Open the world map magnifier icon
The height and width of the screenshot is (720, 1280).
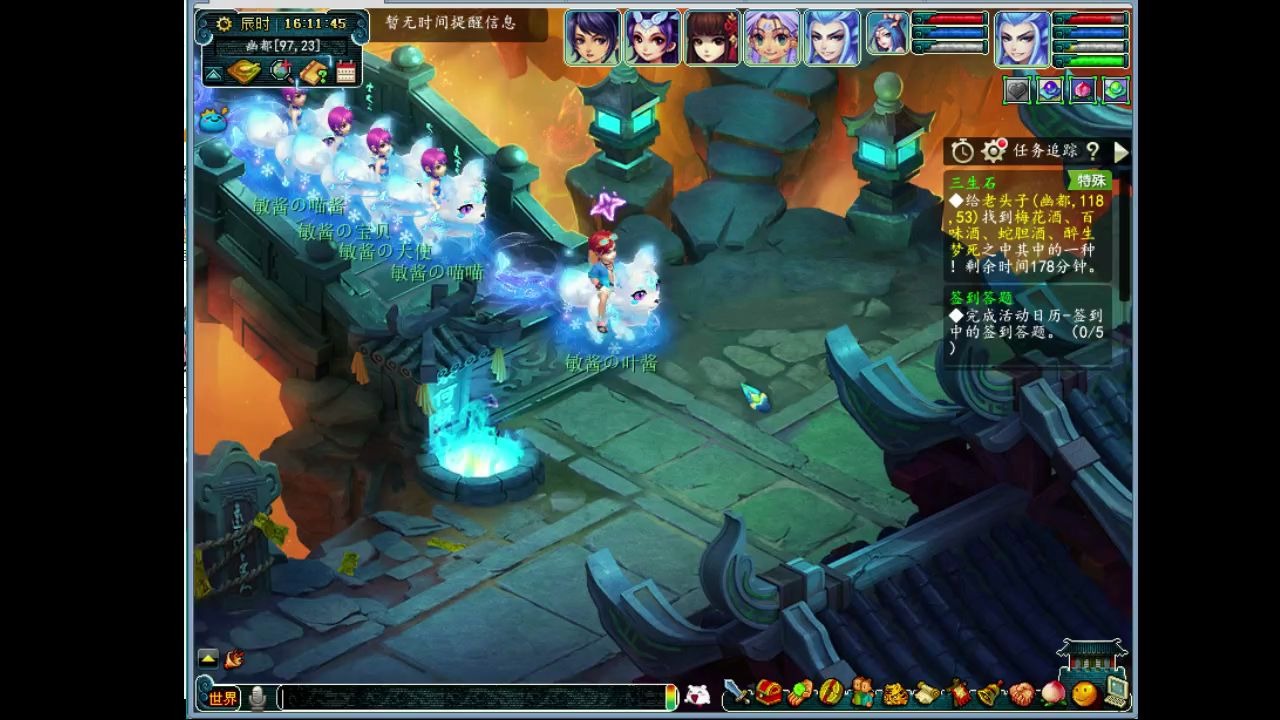(282, 72)
